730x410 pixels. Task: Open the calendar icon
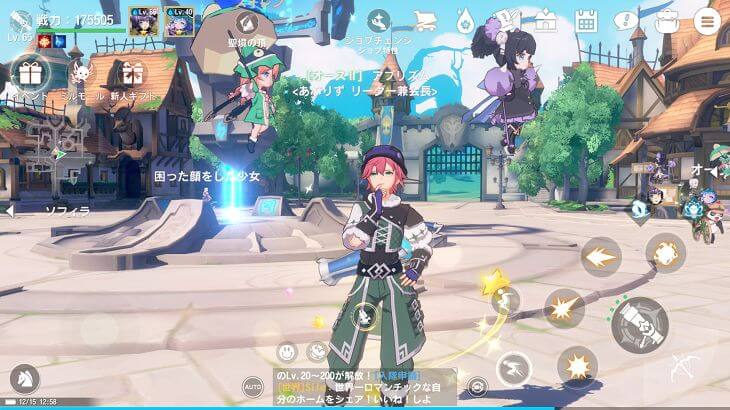[x=586, y=21]
